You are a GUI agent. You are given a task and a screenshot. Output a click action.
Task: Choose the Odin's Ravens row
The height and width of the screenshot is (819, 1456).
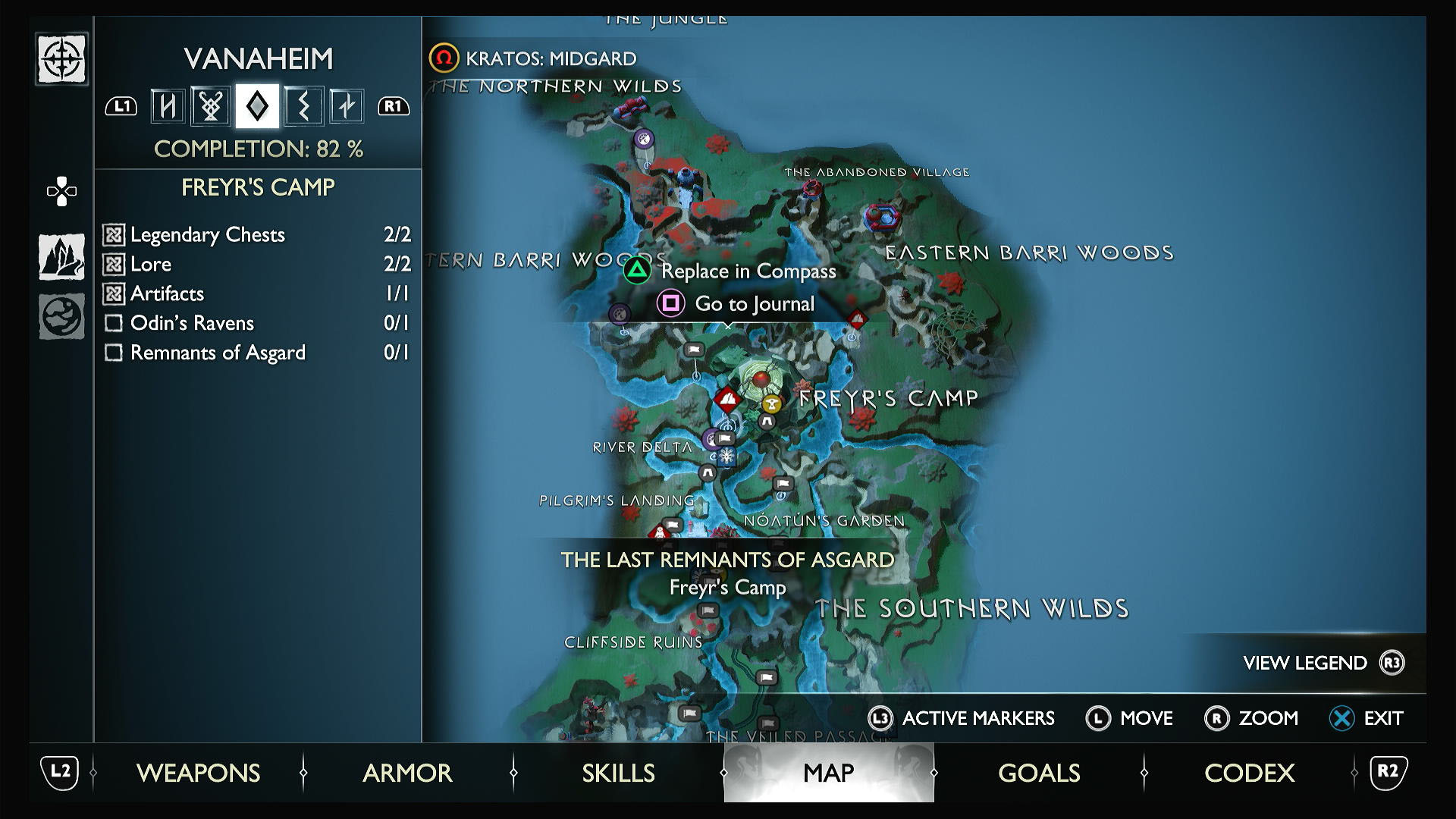(x=257, y=323)
